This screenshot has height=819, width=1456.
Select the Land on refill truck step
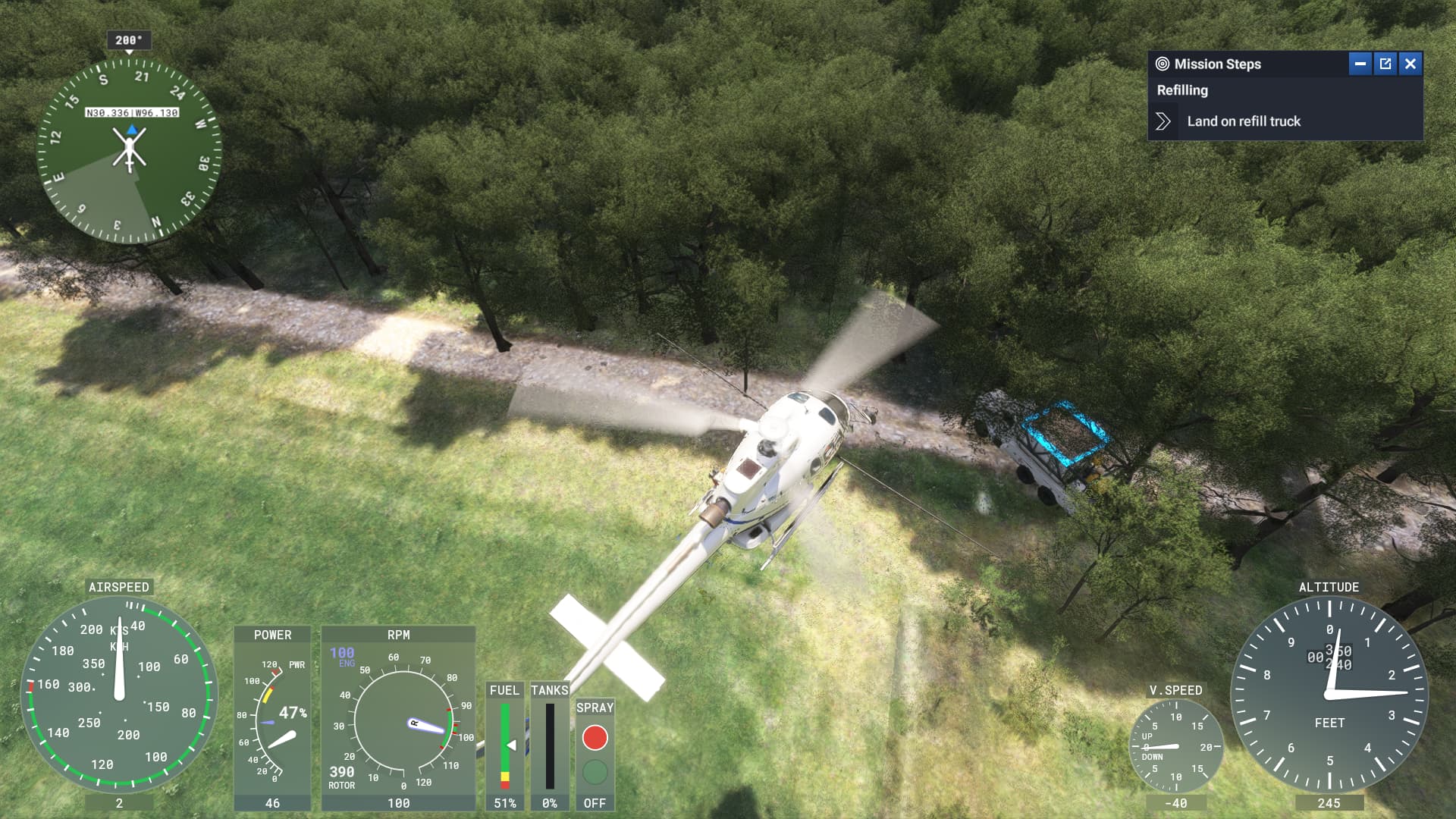pos(1244,121)
